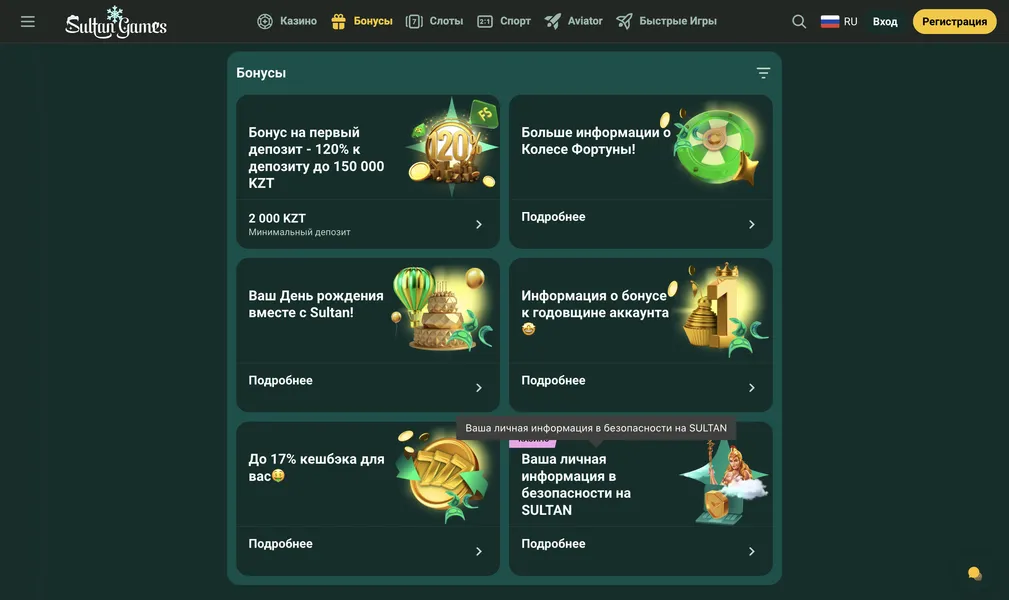Open the bonuses filter icon
This screenshot has width=1009, height=600.
click(x=763, y=73)
